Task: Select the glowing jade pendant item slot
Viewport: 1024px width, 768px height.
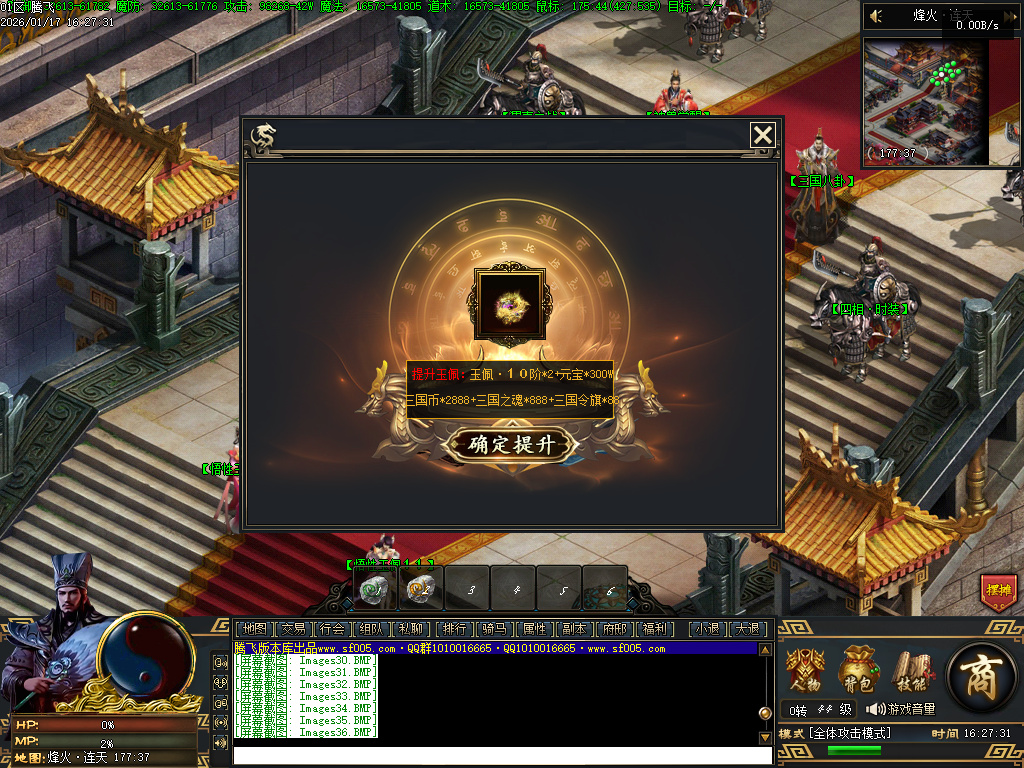Action: (510, 303)
